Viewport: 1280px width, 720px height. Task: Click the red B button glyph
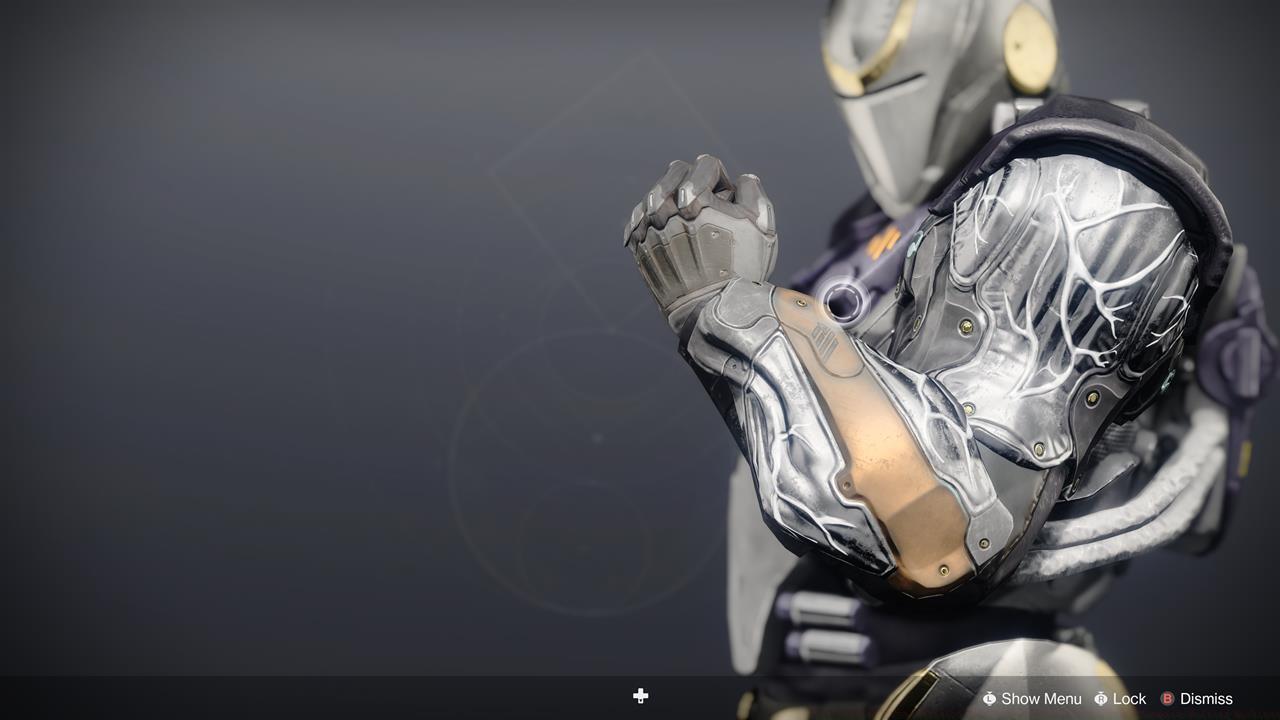[1167, 698]
